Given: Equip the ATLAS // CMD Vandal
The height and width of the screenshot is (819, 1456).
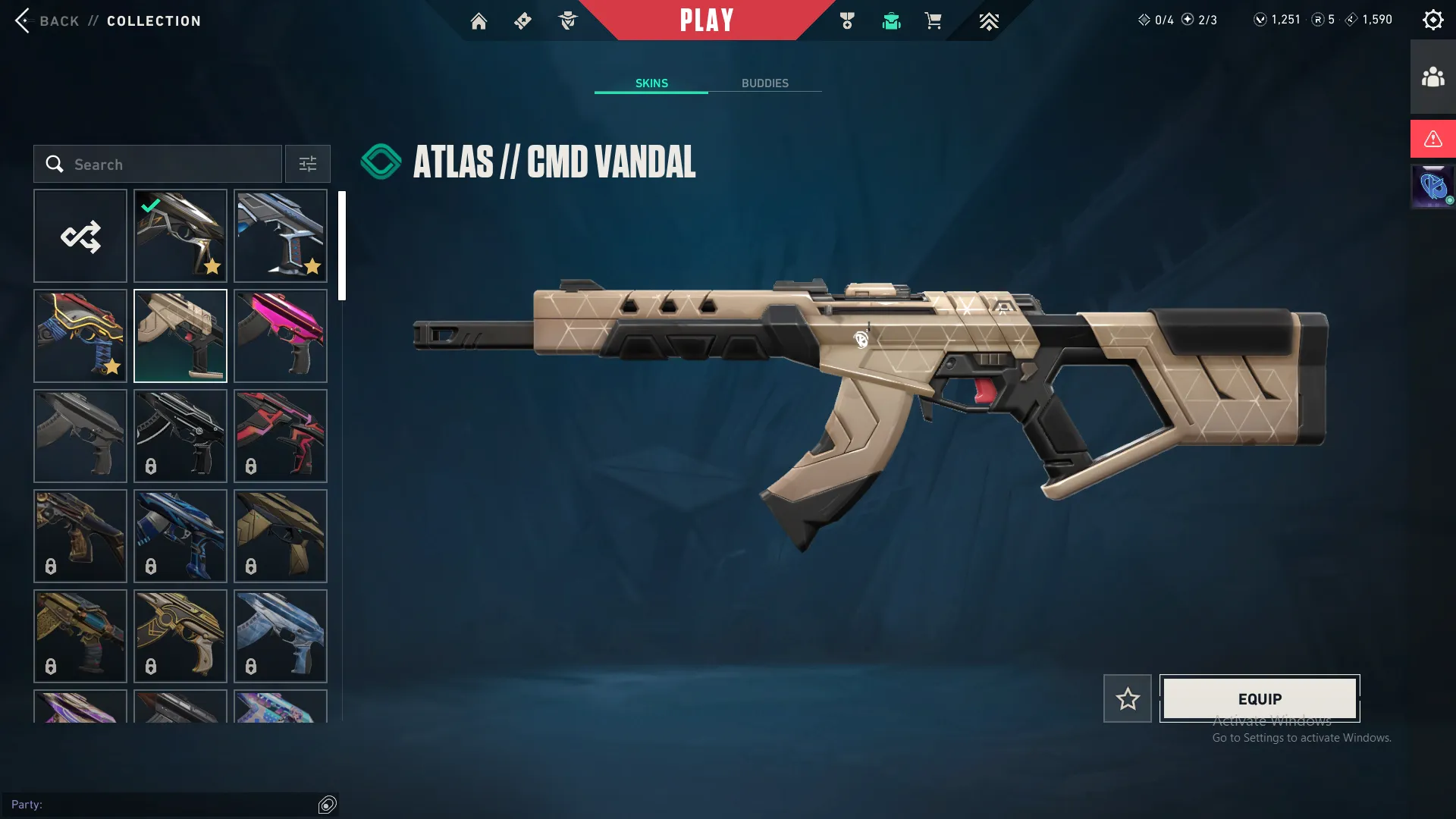Looking at the screenshot, I should coord(1259,698).
